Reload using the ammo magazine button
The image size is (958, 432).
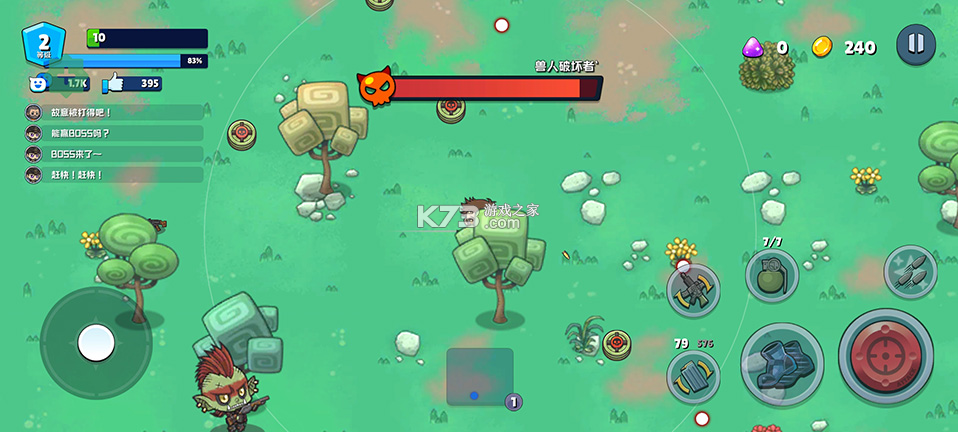[693, 378]
